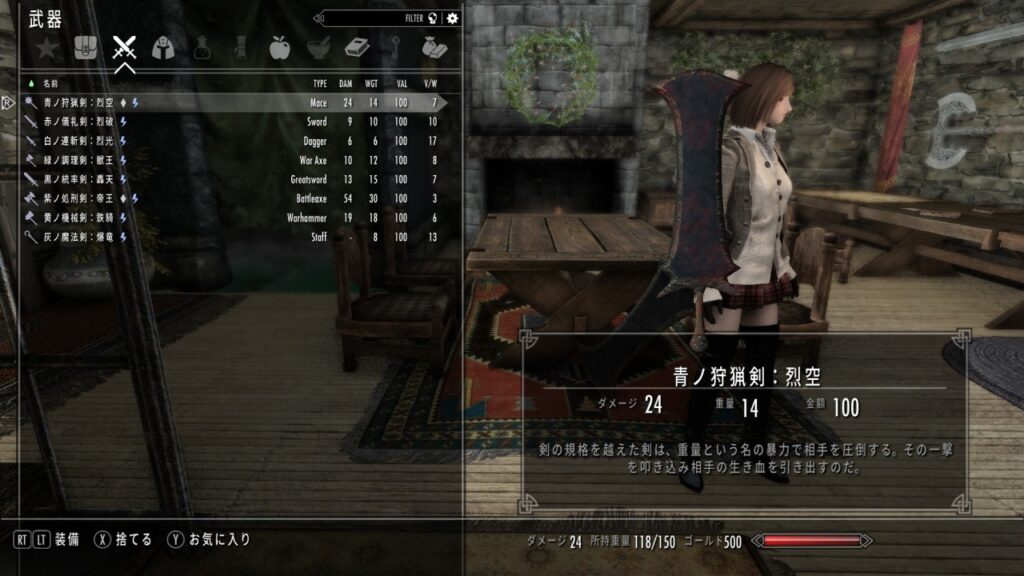The height and width of the screenshot is (576, 1024).
Task: Open the SkyUI gear settings
Action: [x=453, y=17]
